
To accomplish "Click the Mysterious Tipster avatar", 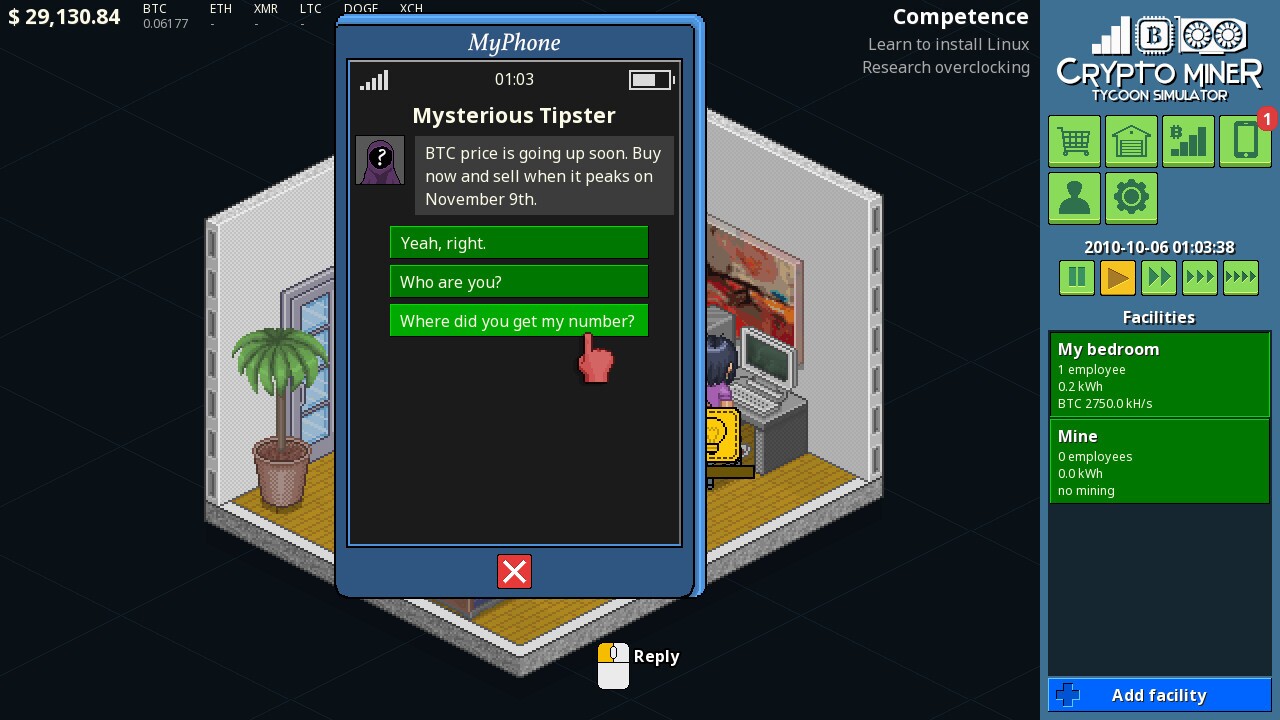I will 380,160.
